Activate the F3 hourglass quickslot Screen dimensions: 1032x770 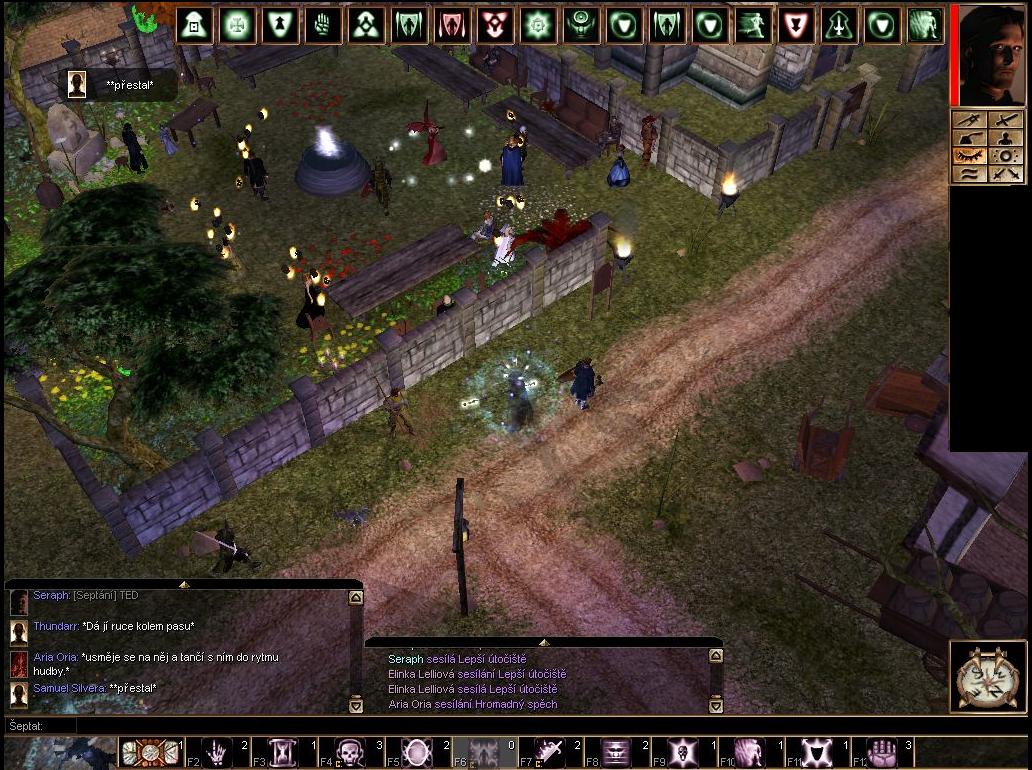click(285, 752)
